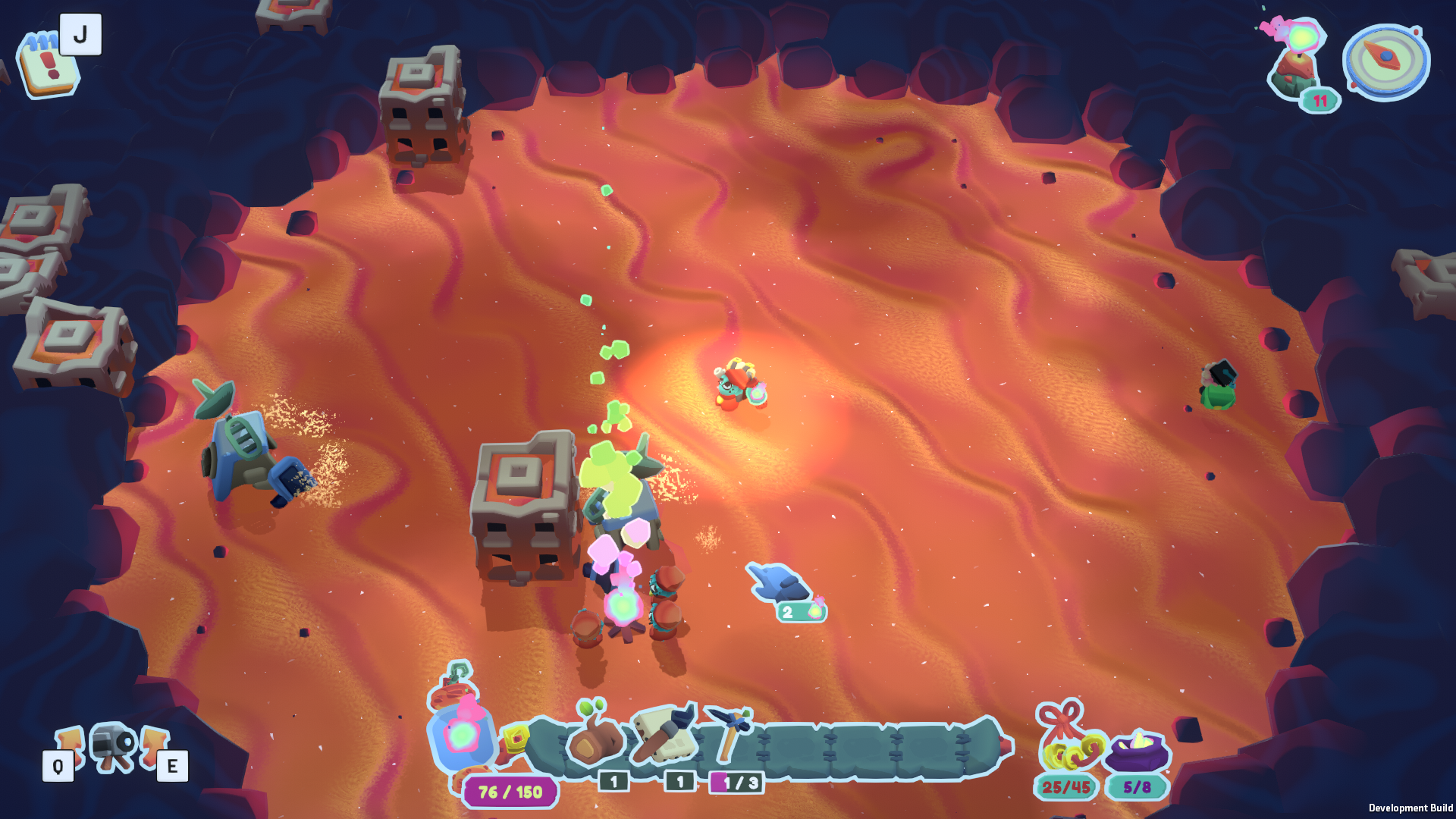Select the pickaxe hotbar slot

point(729,733)
